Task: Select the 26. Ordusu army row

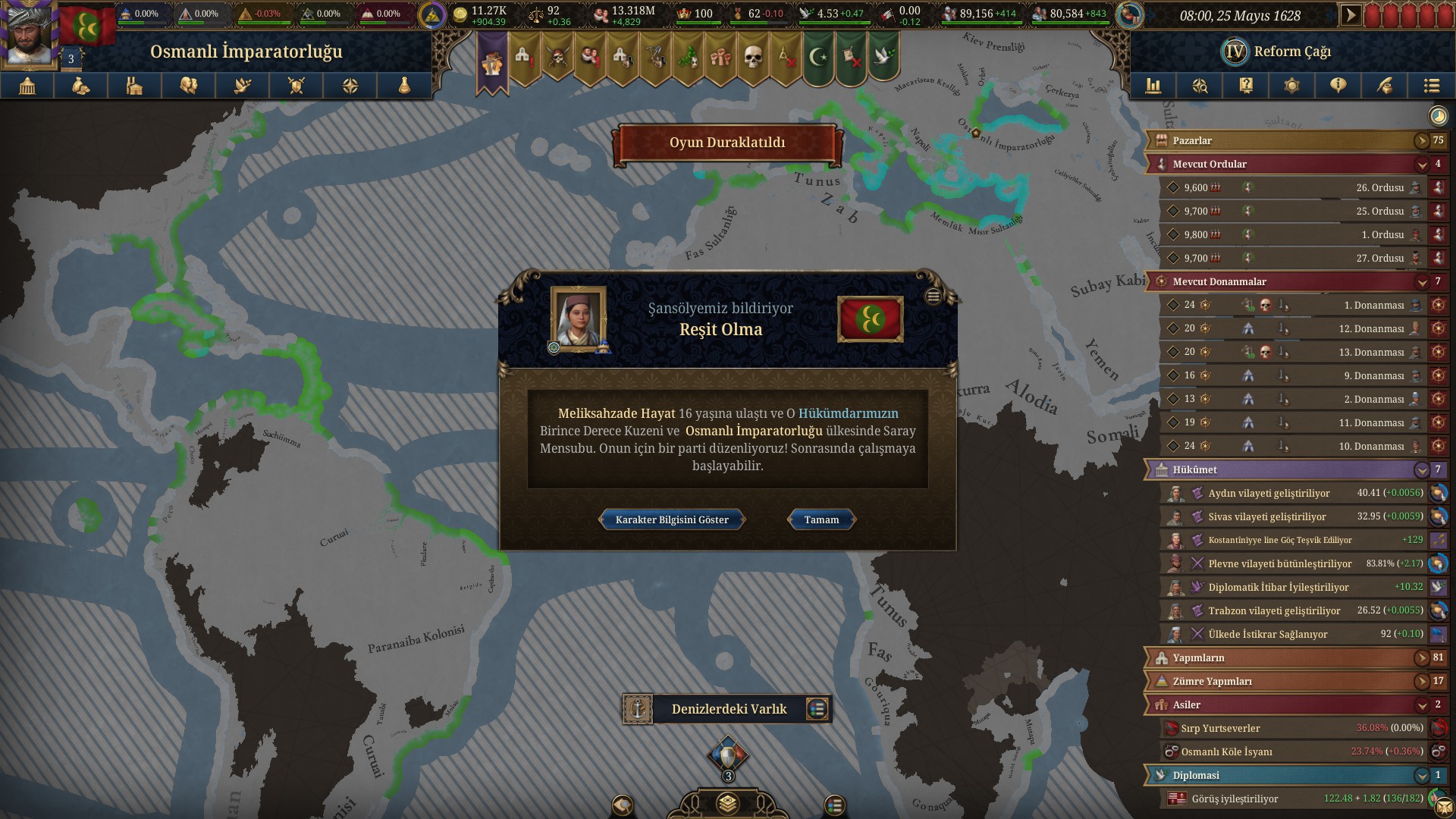Action: coord(1289,187)
